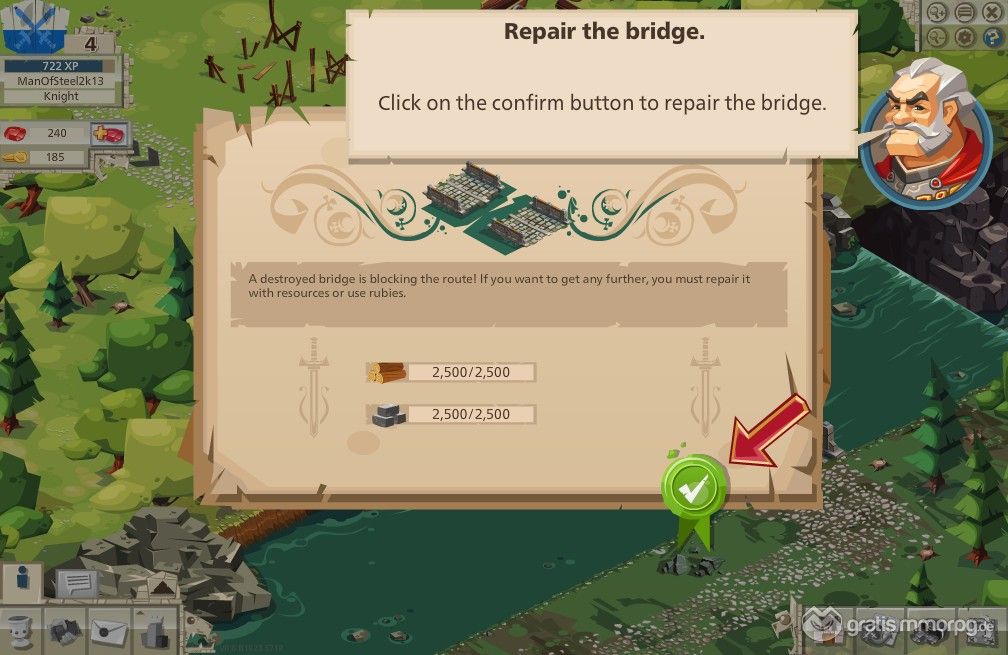Open the chat speech bubble tab
Viewport: 1008px width, 655px height.
(x=77, y=583)
